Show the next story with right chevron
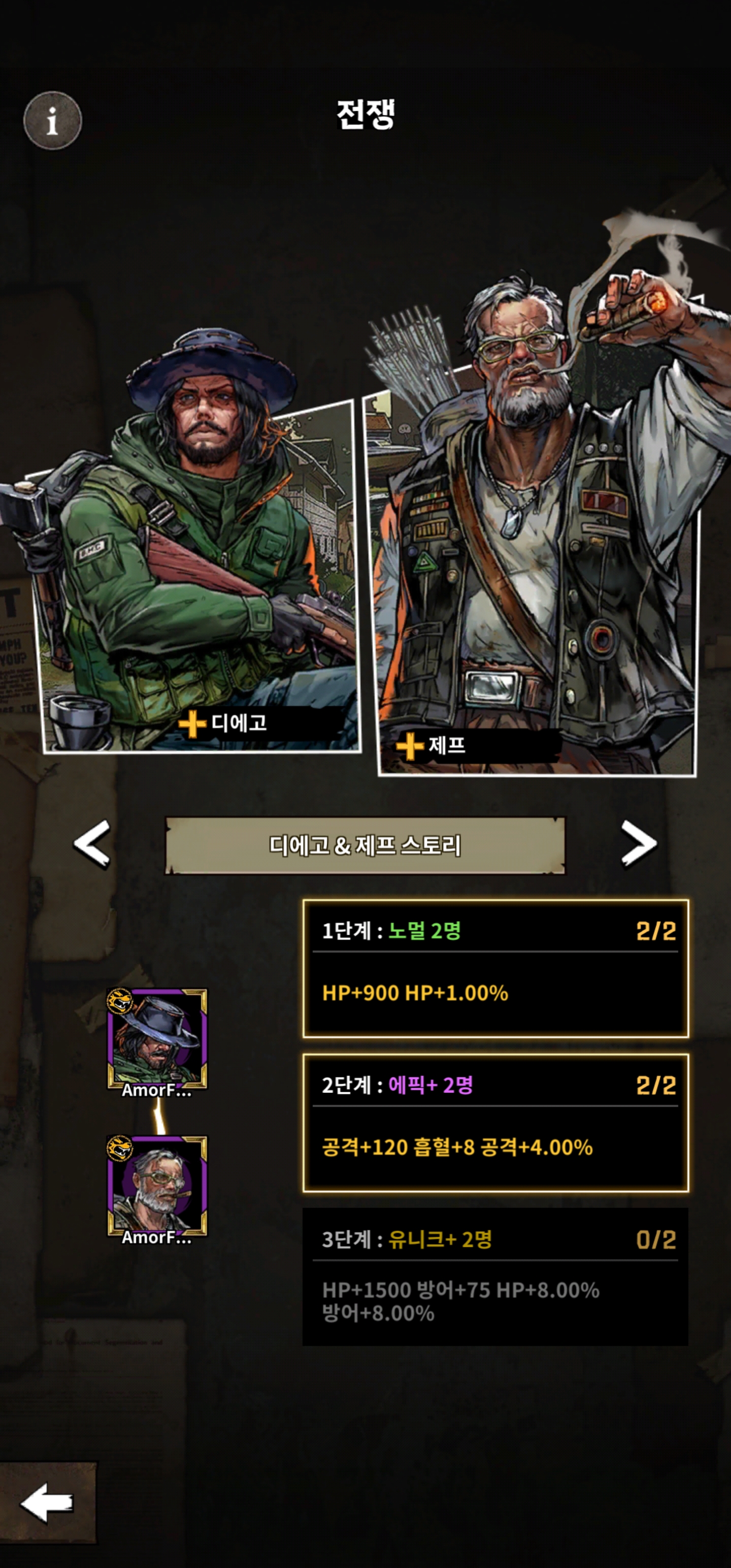The image size is (731, 1568). tap(639, 843)
